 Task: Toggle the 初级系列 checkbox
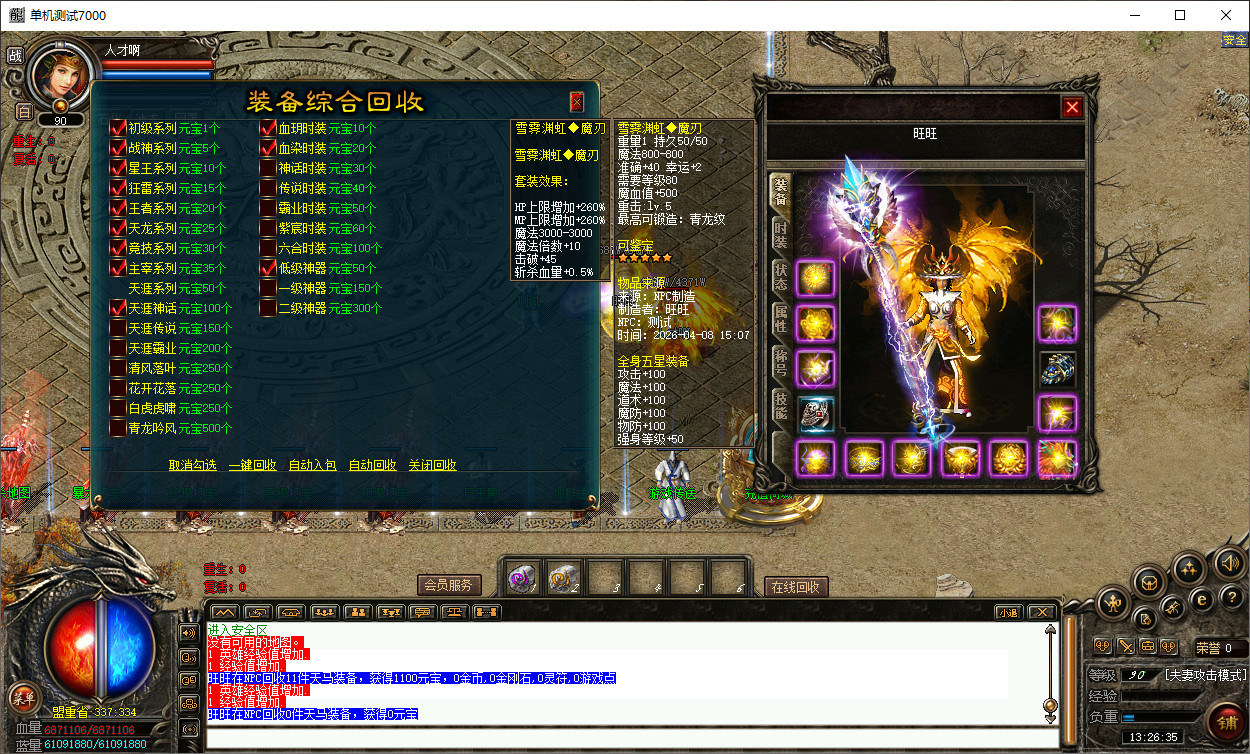pyautogui.click(x=118, y=128)
